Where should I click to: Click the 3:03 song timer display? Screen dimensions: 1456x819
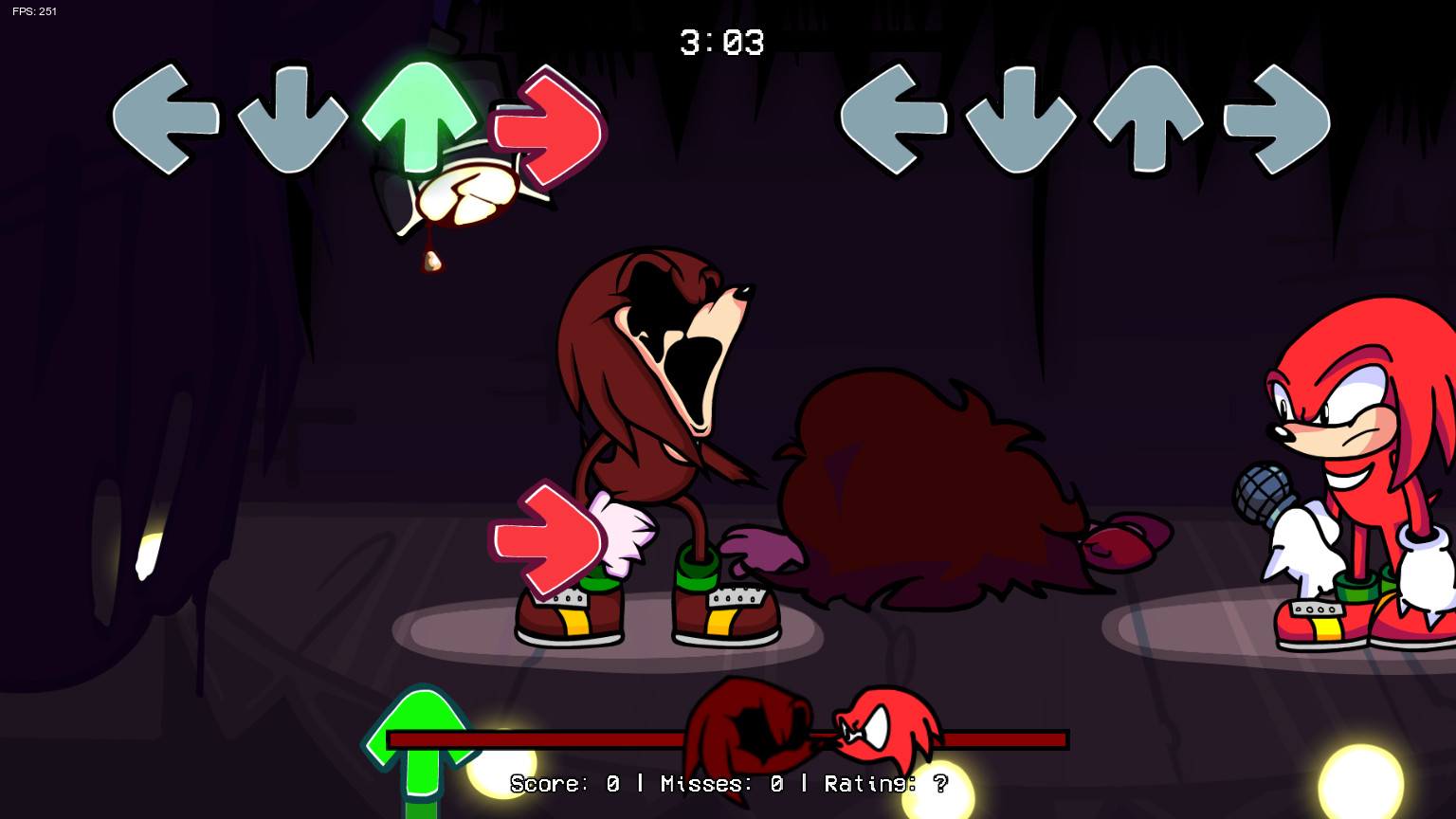pyautogui.click(x=723, y=43)
